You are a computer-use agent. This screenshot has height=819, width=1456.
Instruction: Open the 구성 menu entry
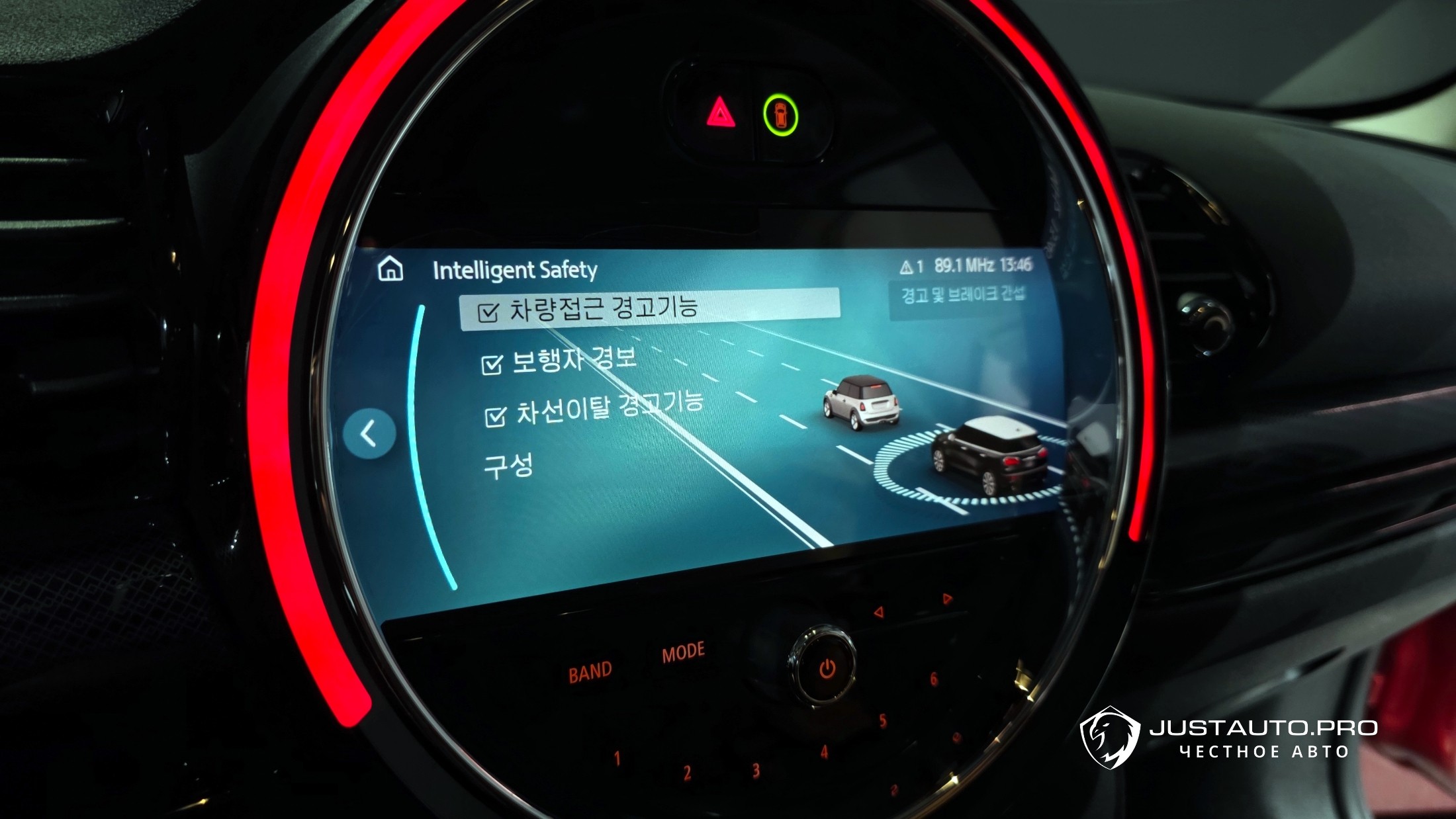click(x=508, y=465)
